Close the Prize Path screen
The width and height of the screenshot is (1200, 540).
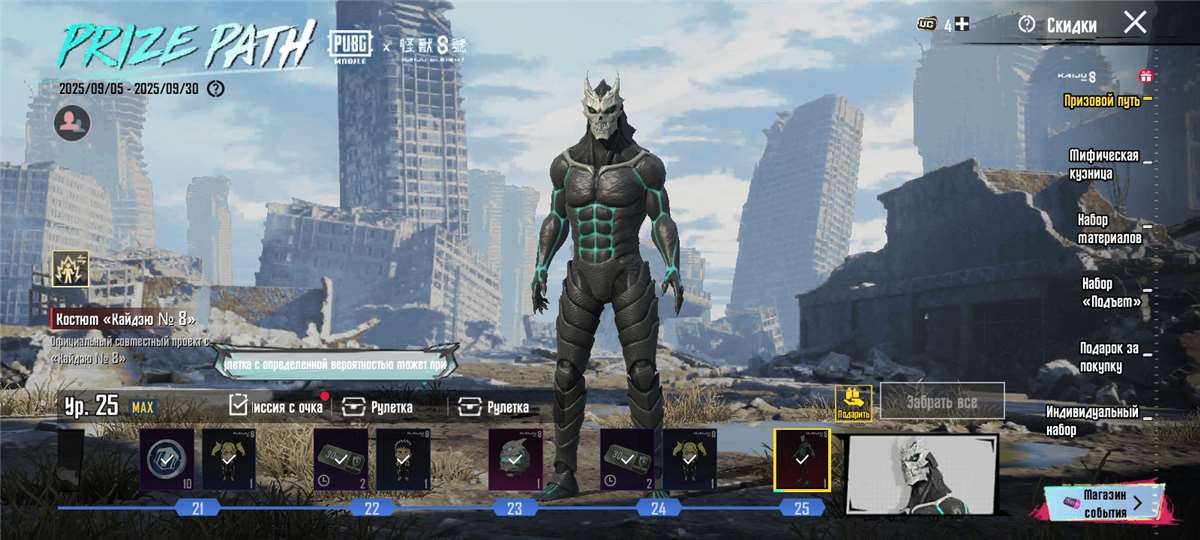(x=1135, y=23)
